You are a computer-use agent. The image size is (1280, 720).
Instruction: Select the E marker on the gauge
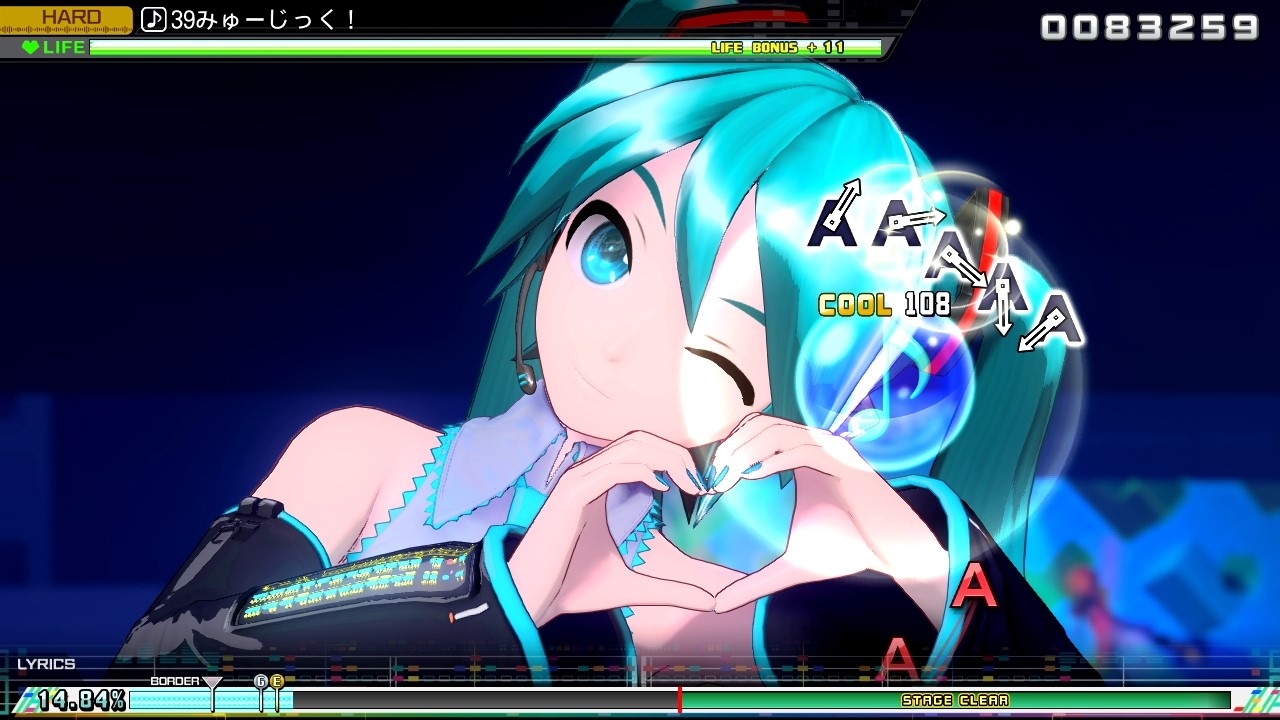coord(277,681)
